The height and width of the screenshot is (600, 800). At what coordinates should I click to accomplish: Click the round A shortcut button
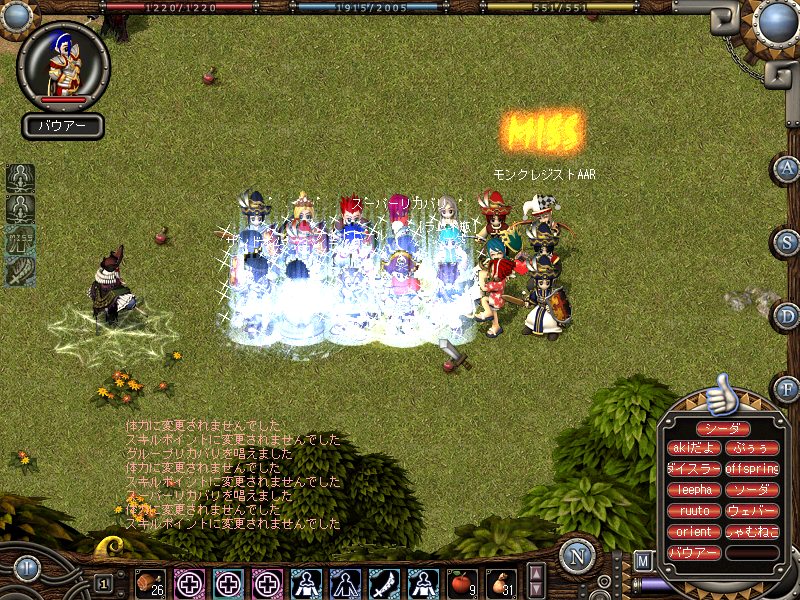[x=787, y=169]
